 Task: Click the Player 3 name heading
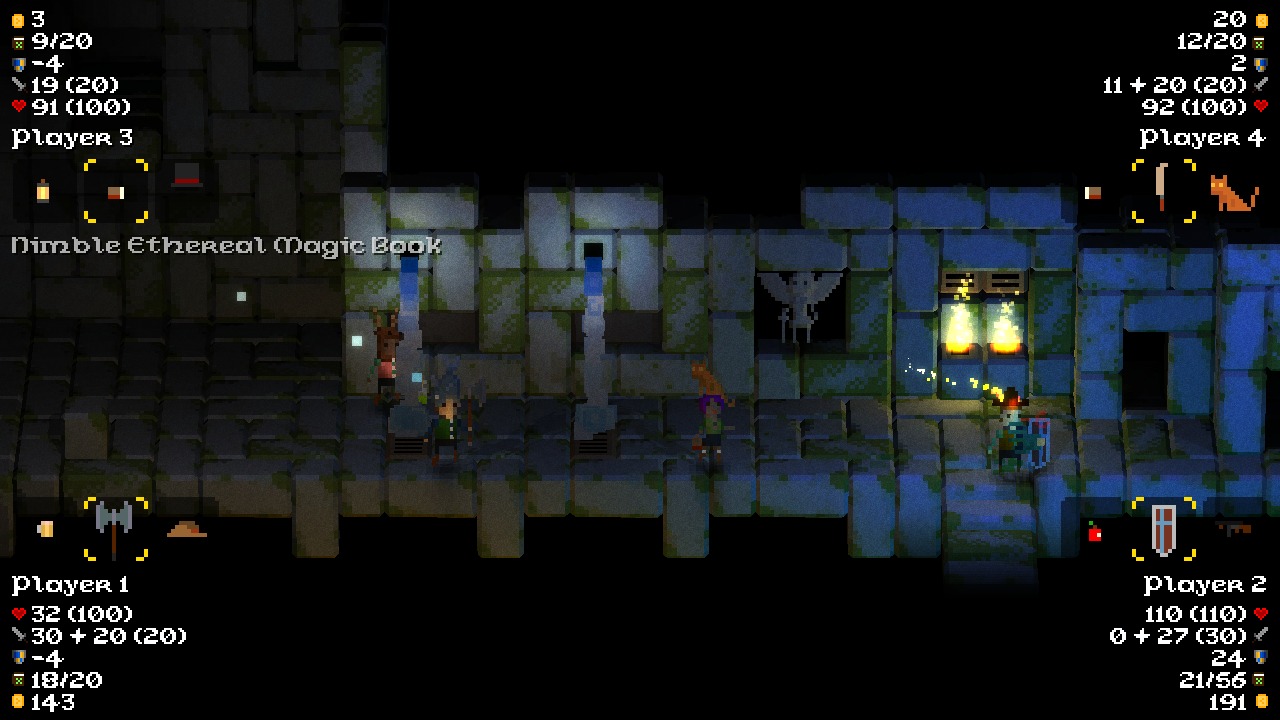pos(72,137)
